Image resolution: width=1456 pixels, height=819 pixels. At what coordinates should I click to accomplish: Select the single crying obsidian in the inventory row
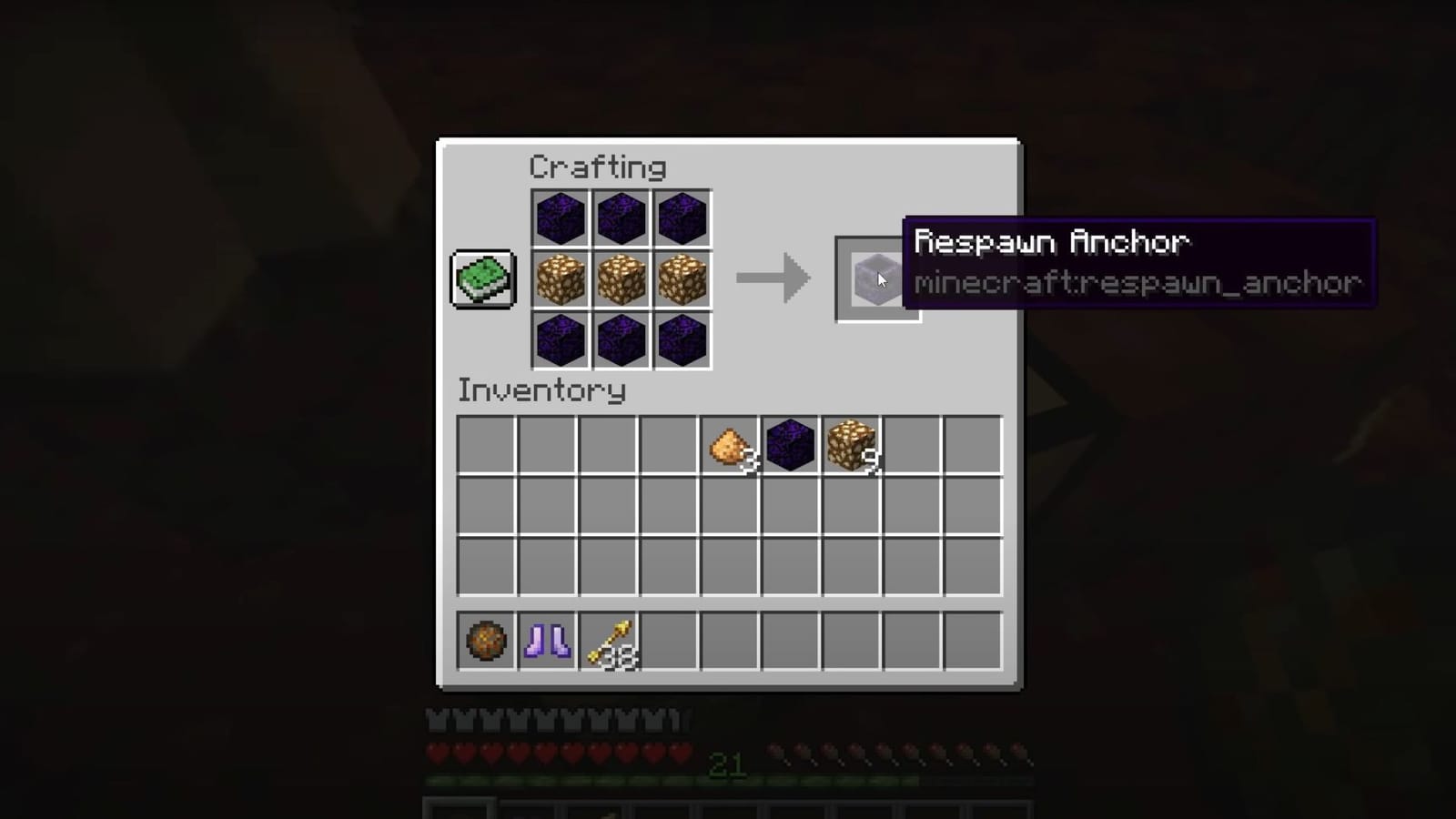point(791,444)
